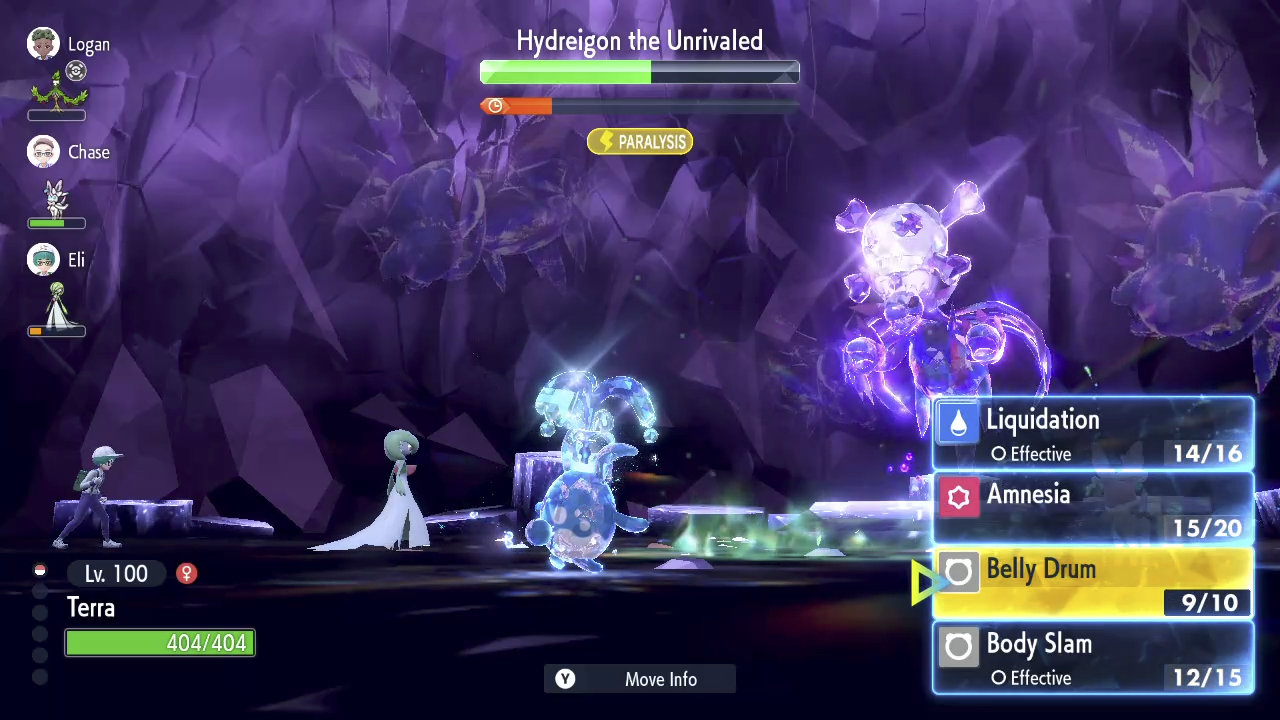Select the Liquidation move

1092,434
